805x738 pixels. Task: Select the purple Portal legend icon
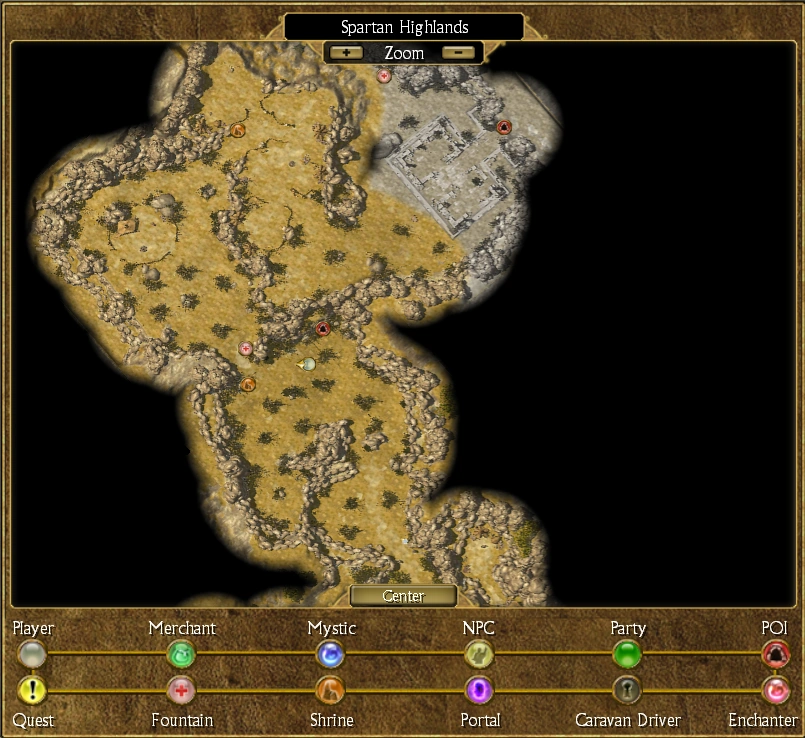coord(479,690)
